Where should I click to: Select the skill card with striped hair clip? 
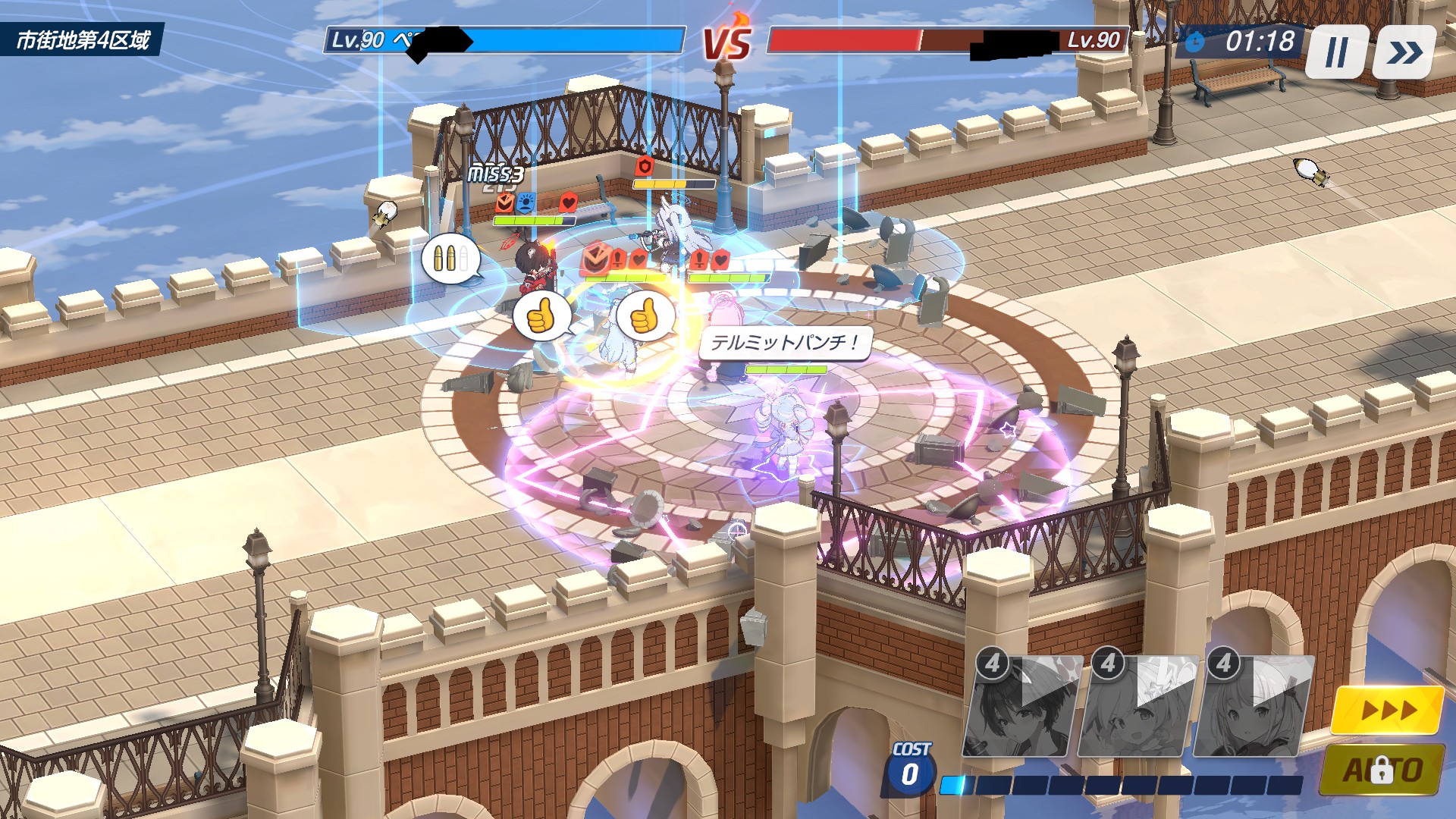click(1254, 707)
